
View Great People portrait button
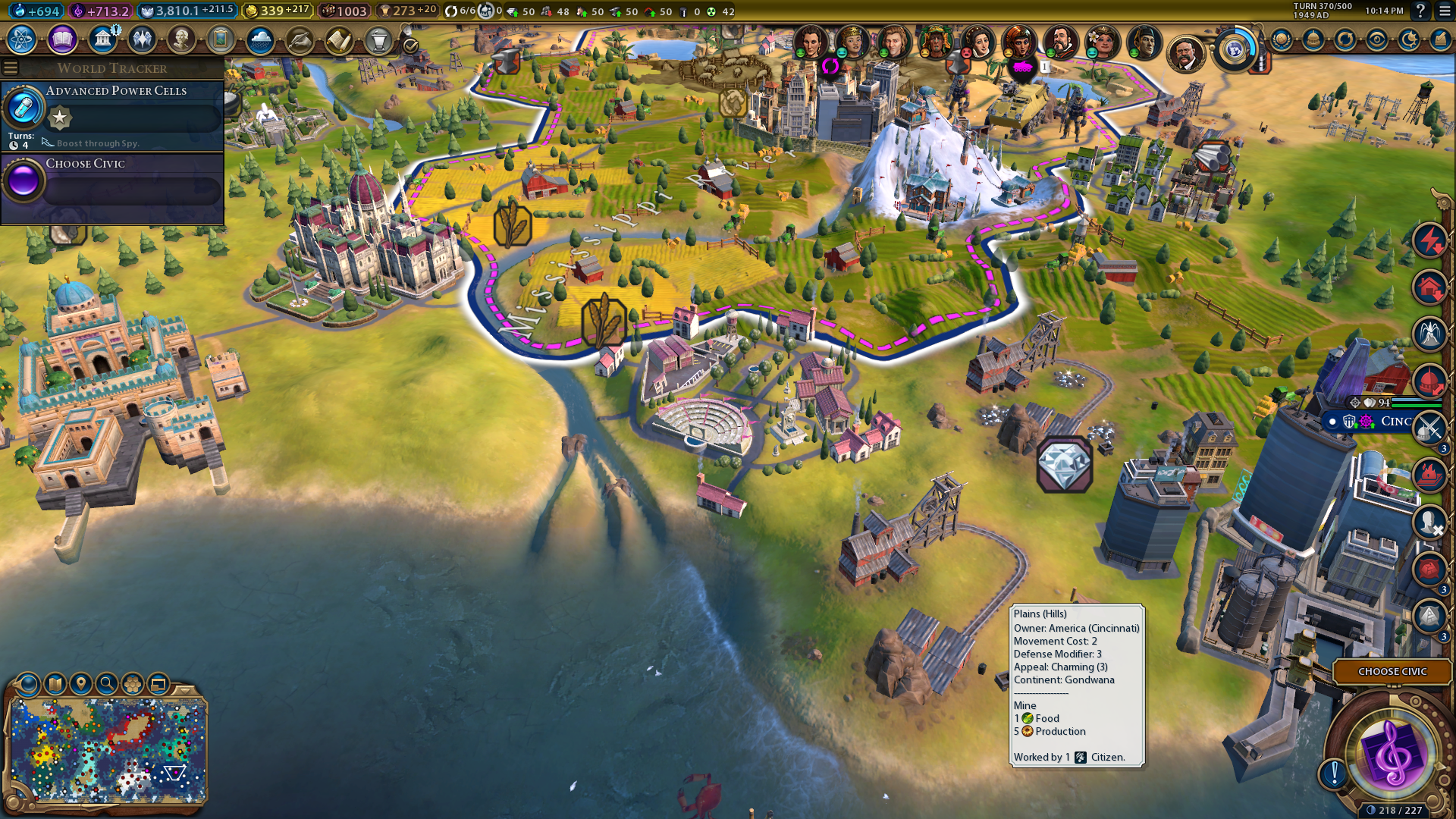pos(181,39)
